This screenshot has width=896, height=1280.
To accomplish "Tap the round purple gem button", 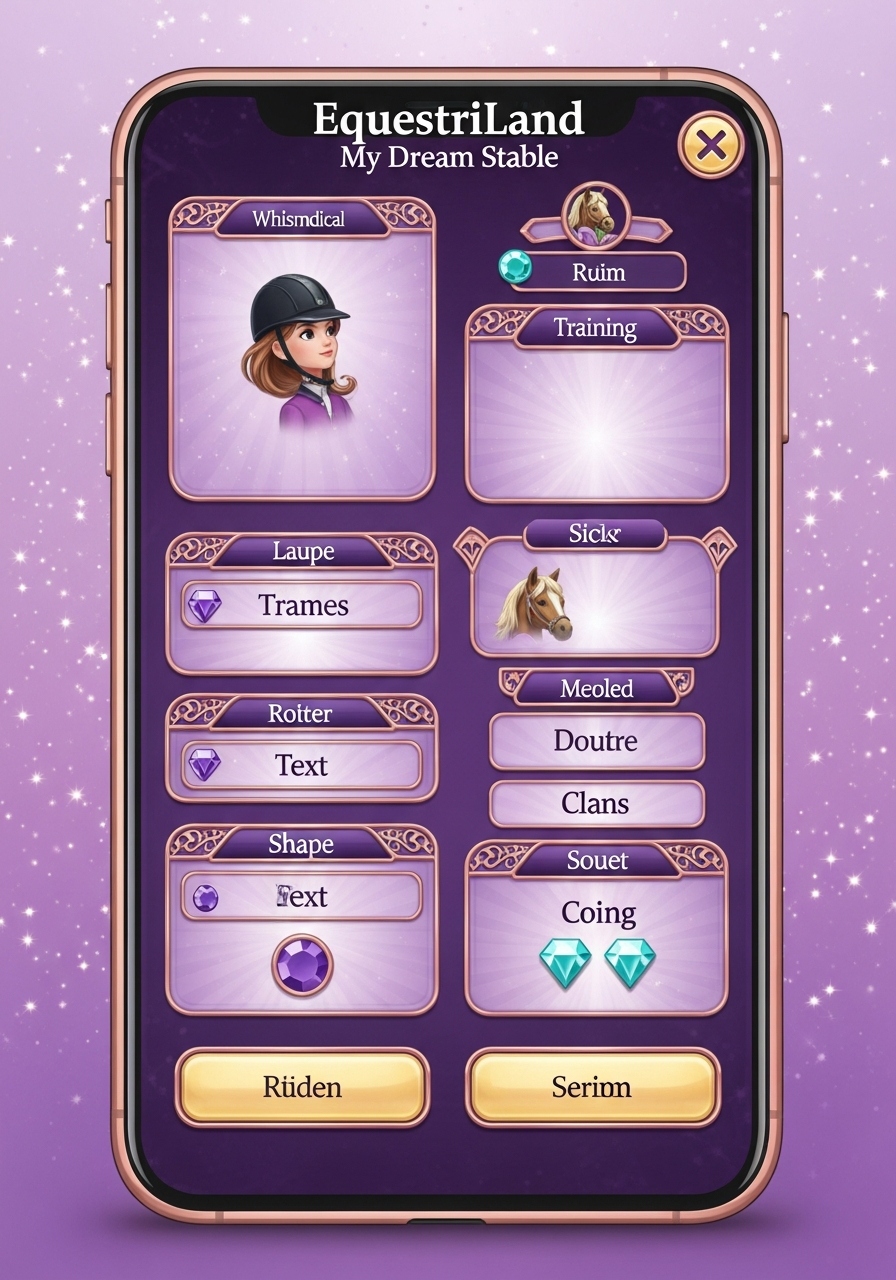I will 302,965.
